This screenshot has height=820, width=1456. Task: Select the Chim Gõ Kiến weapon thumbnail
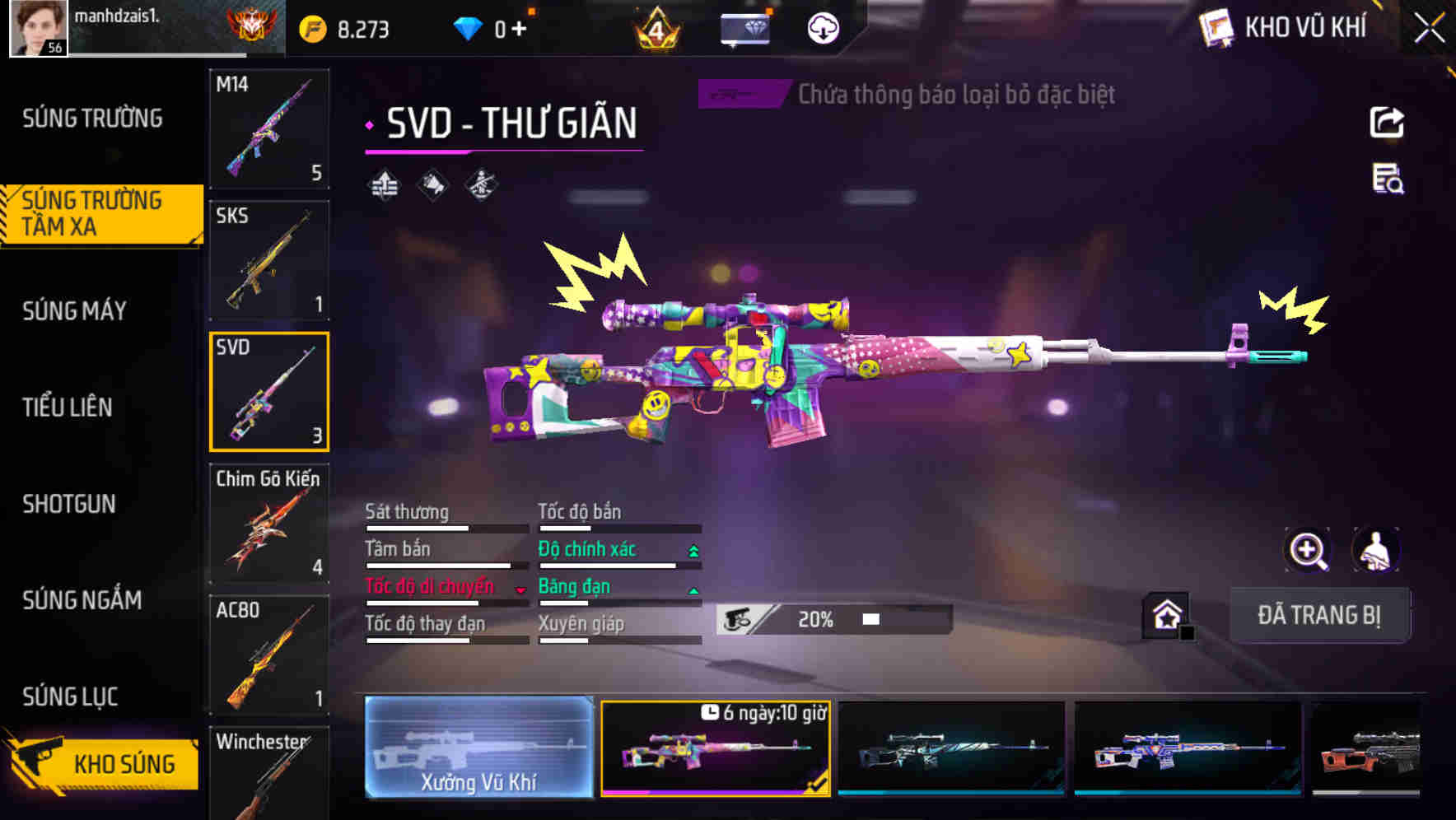pos(268,524)
